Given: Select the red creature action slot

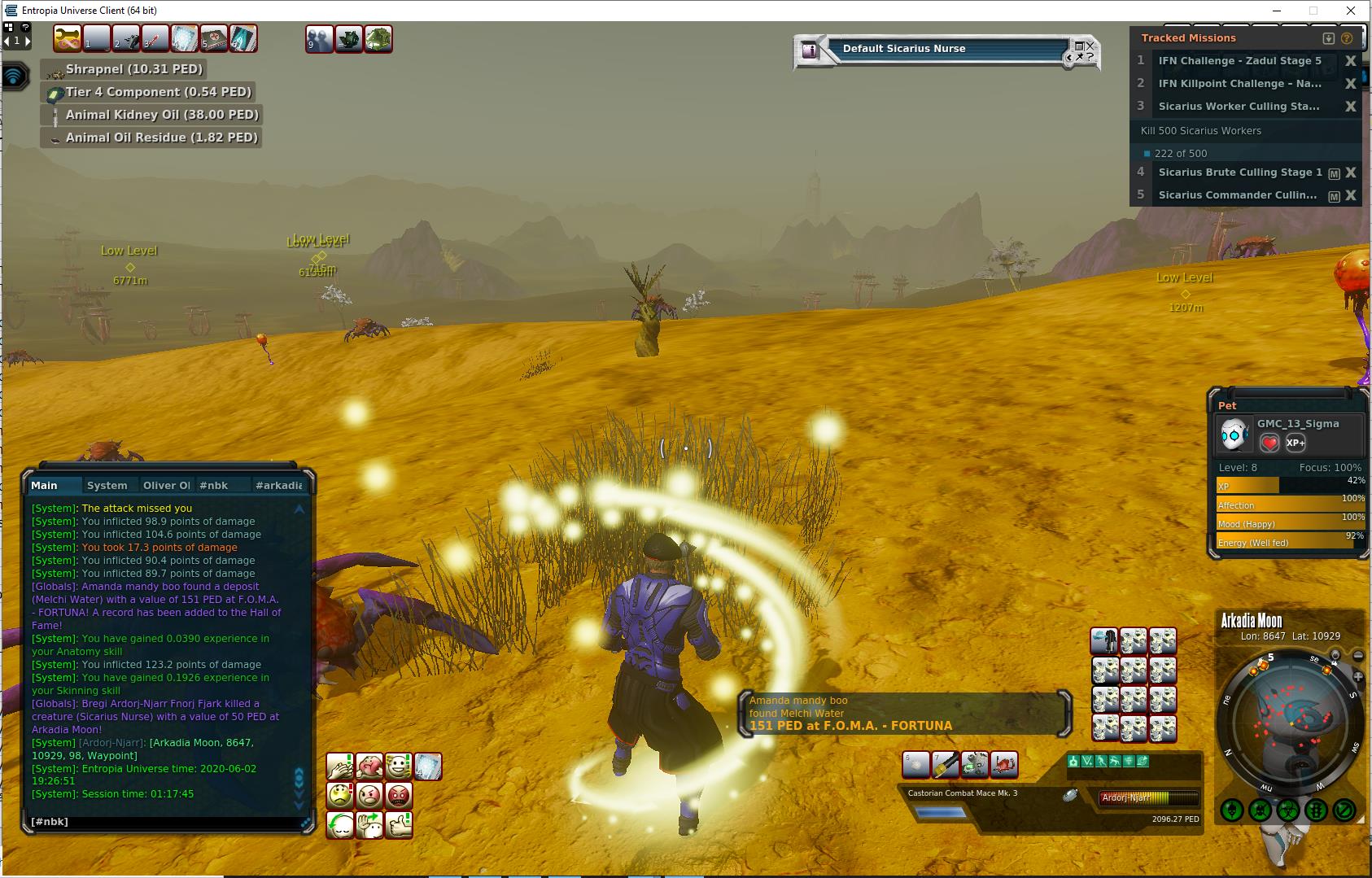Looking at the screenshot, I should 1004,765.
